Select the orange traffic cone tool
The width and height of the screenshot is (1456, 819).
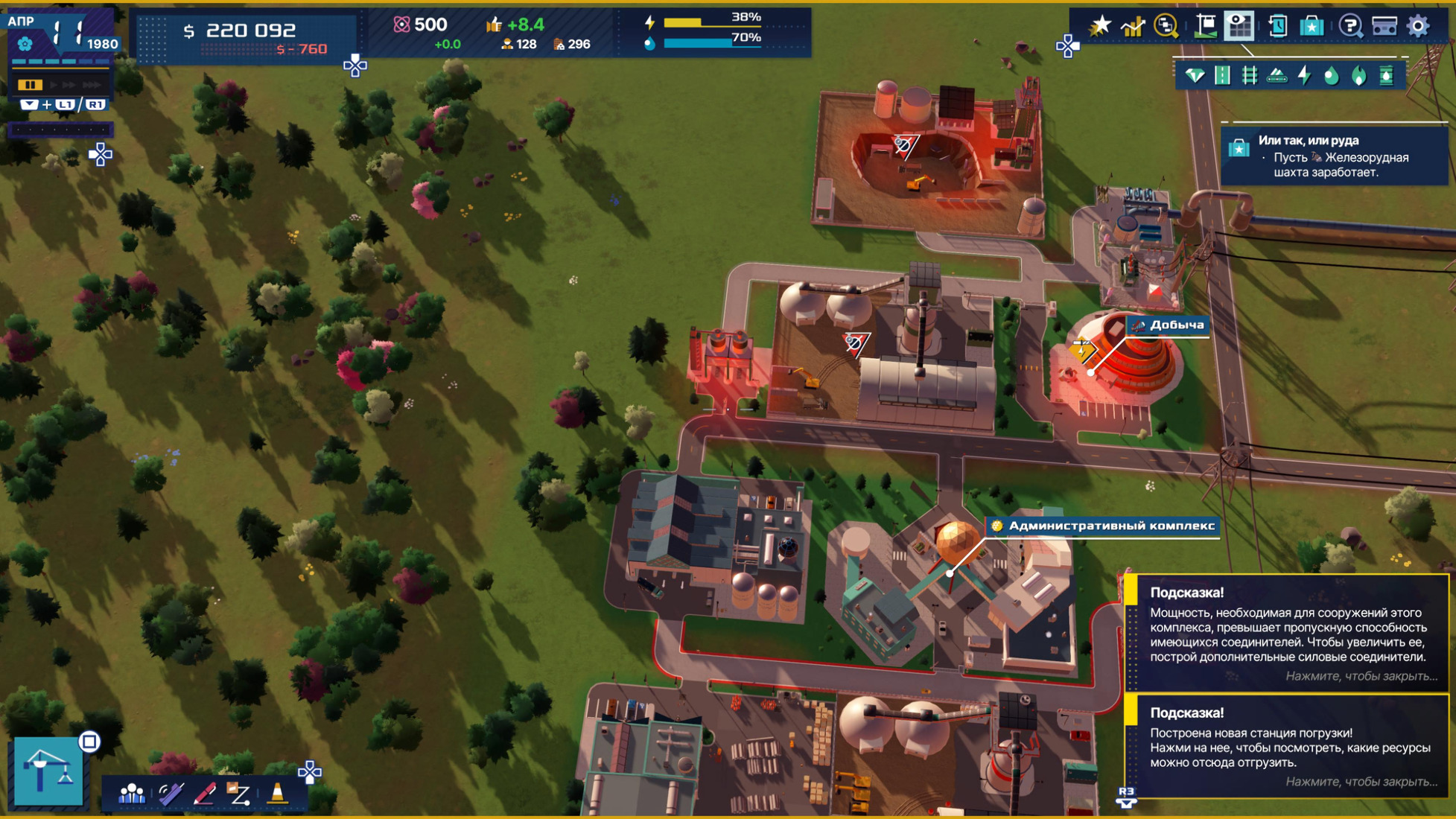coord(277,794)
